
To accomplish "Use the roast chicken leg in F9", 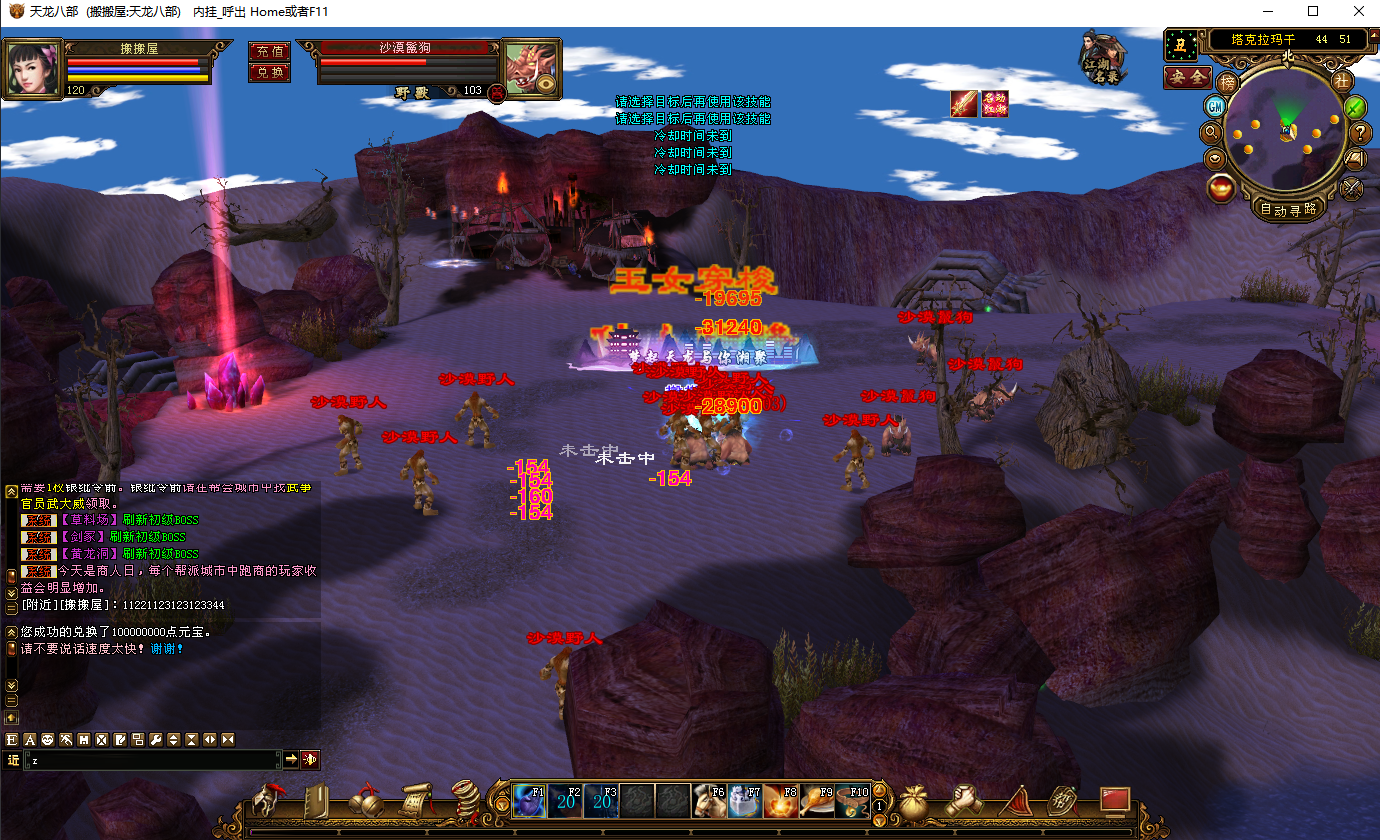I will click(x=817, y=801).
